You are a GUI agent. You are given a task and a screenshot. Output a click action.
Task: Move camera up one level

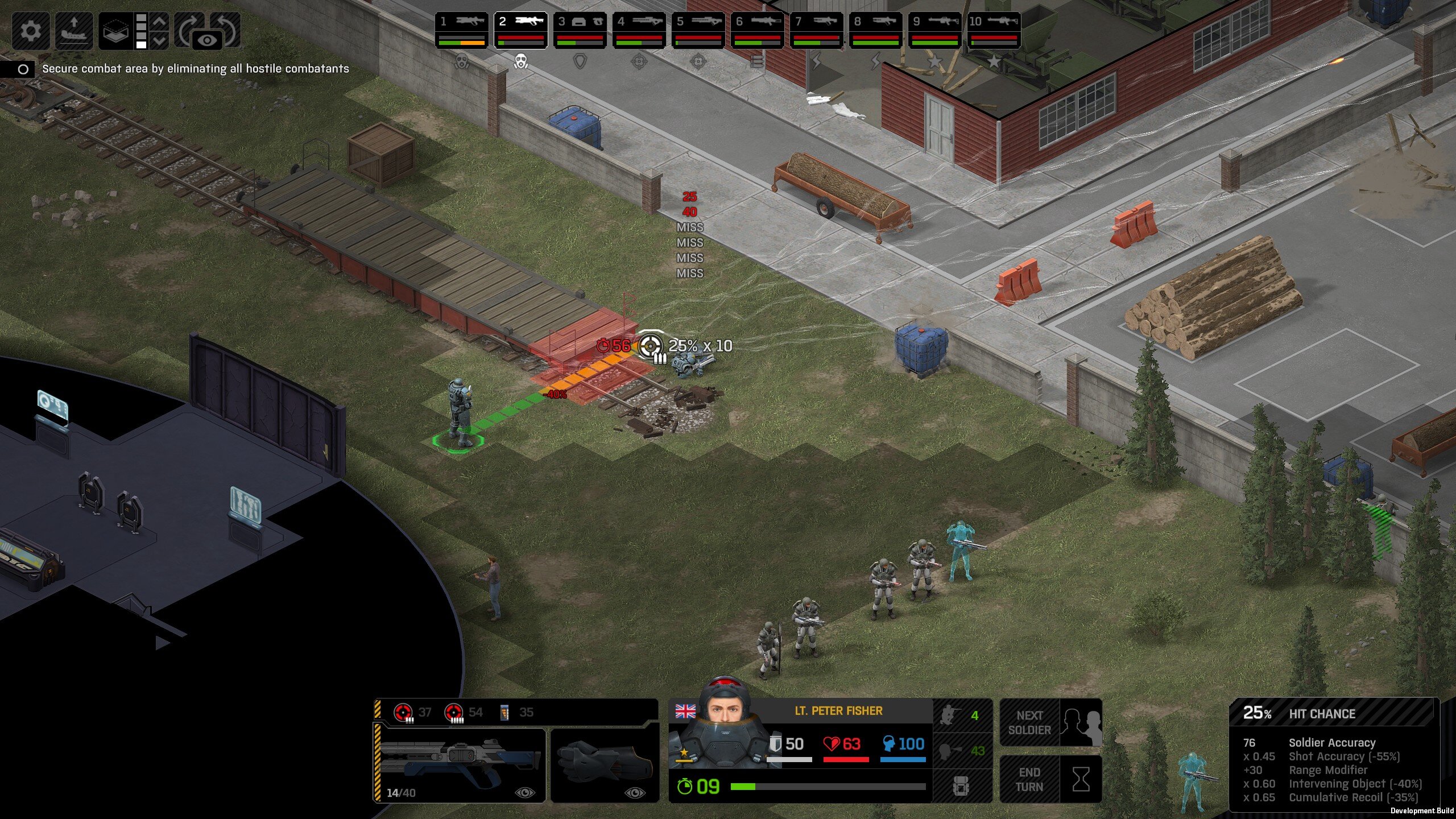(160, 22)
